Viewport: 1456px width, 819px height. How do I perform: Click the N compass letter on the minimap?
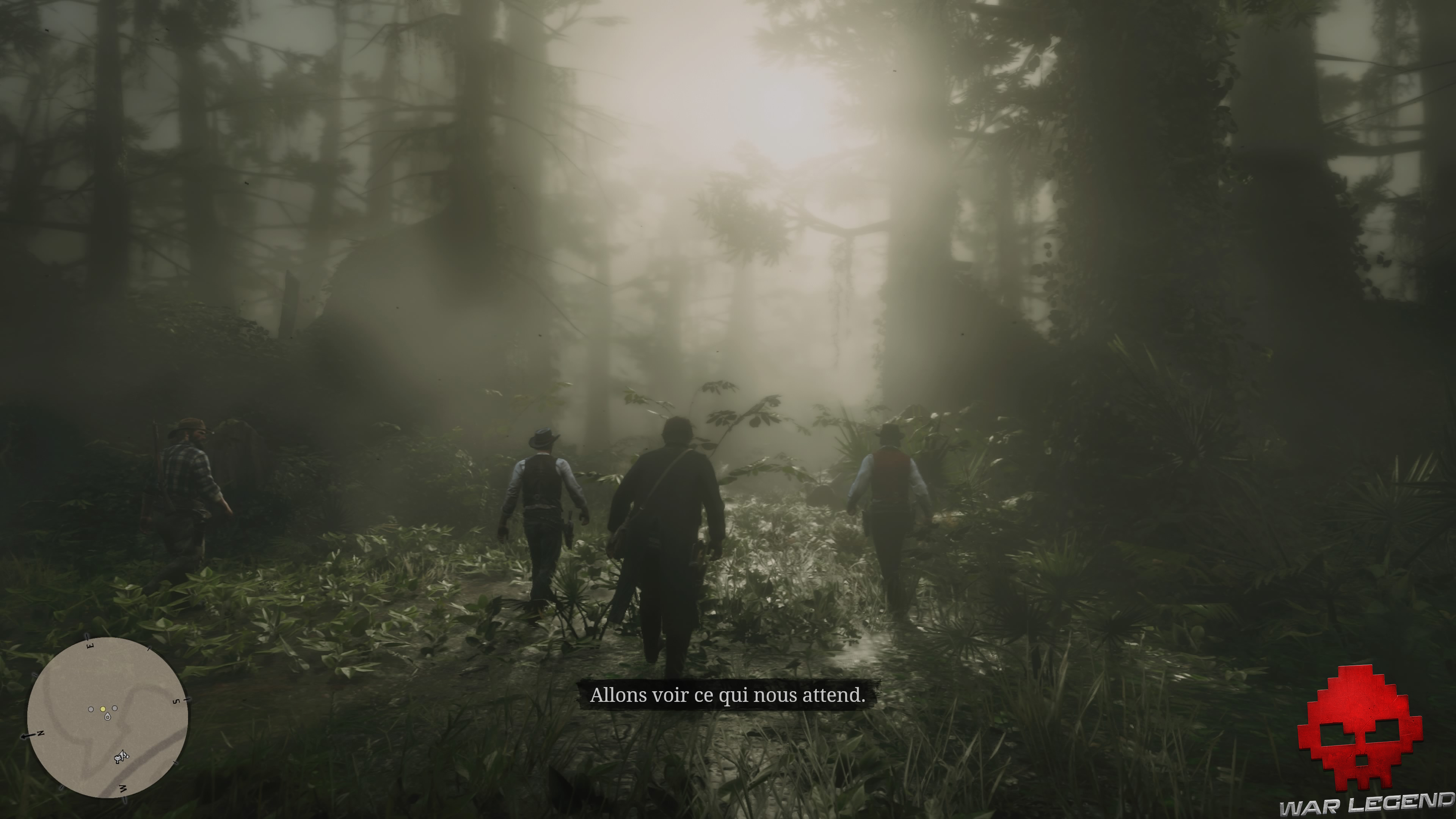[40, 733]
